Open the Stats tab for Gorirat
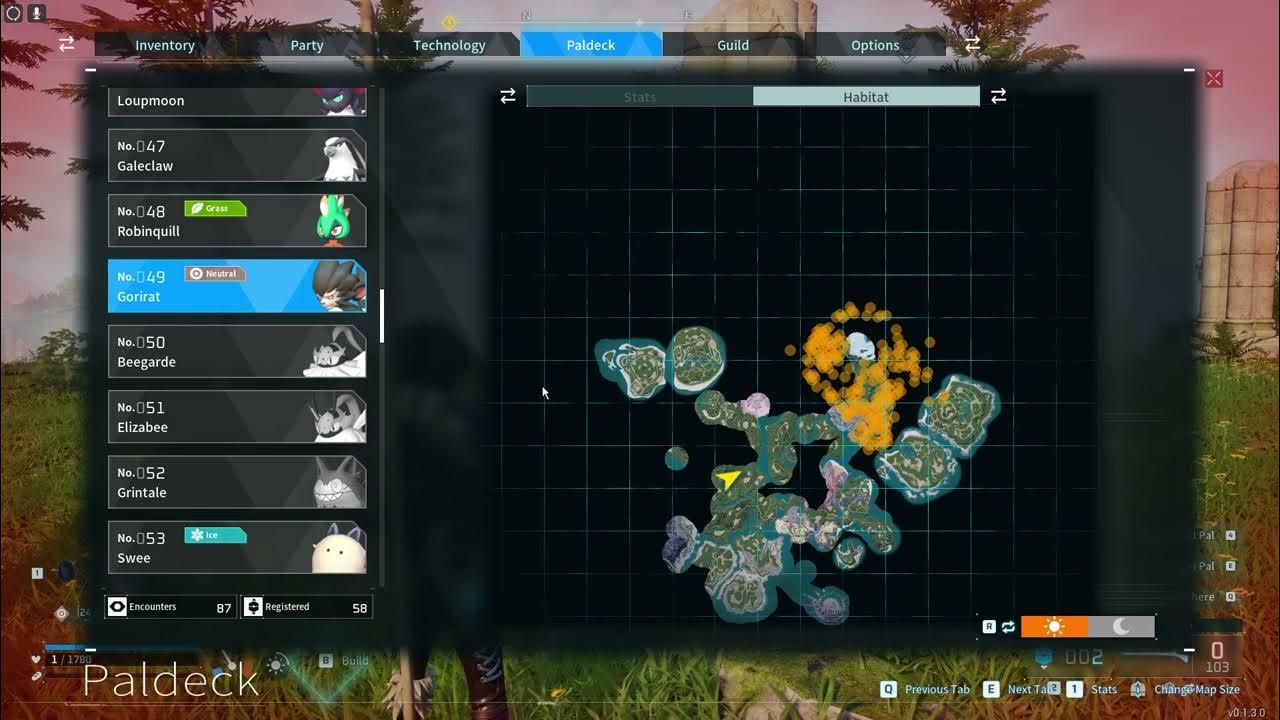 [x=639, y=96]
